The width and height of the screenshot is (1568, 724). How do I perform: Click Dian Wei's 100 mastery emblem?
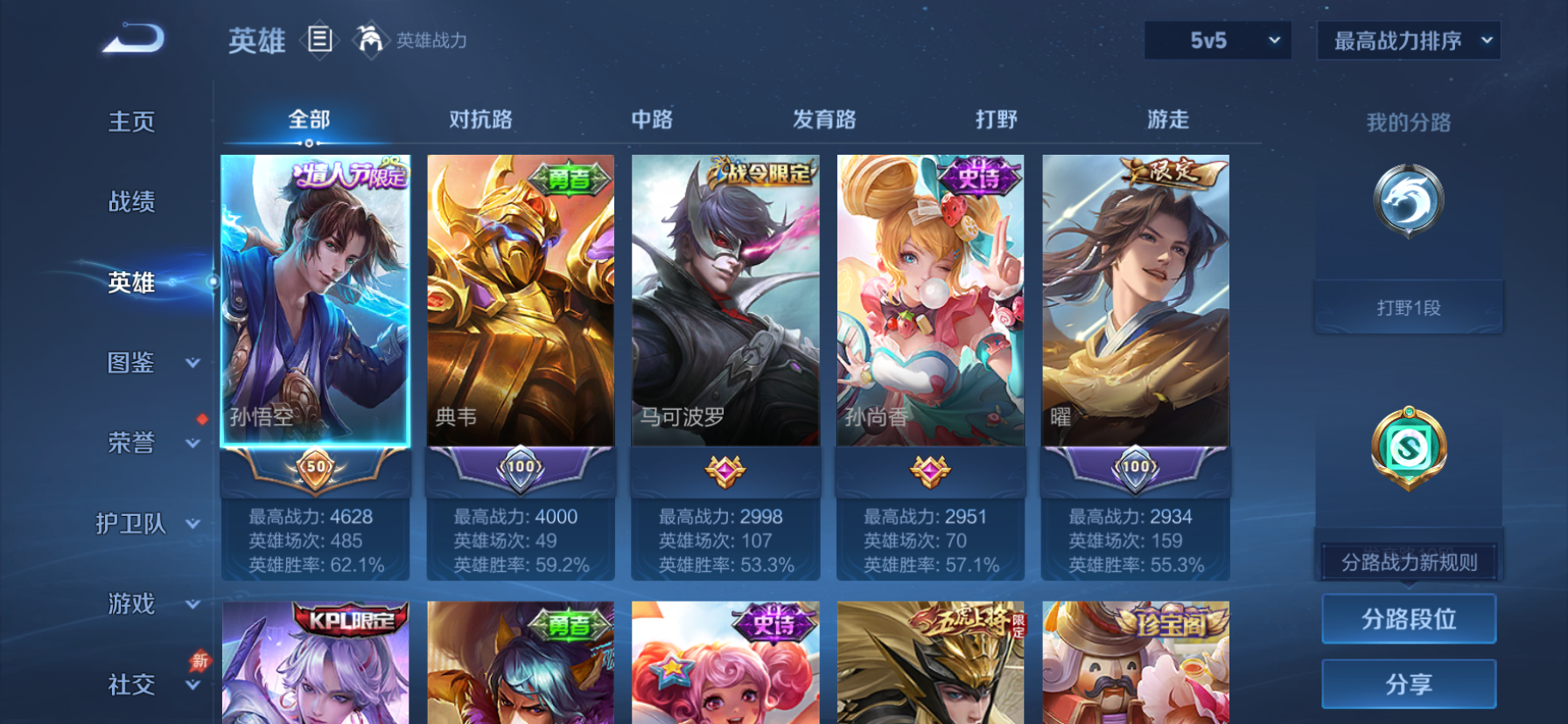point(520,470)
